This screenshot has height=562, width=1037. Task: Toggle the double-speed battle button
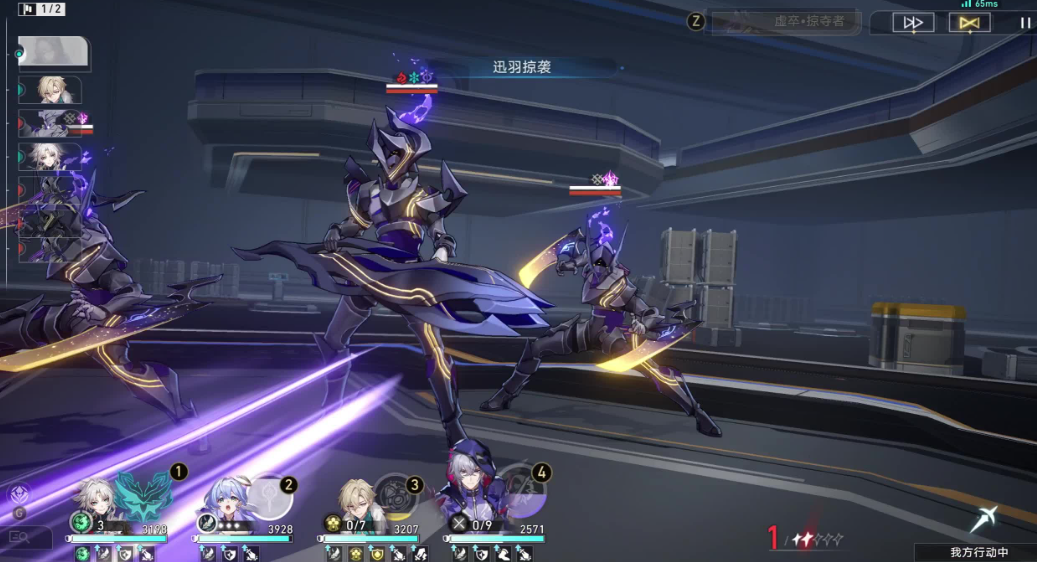coord(912,23)
